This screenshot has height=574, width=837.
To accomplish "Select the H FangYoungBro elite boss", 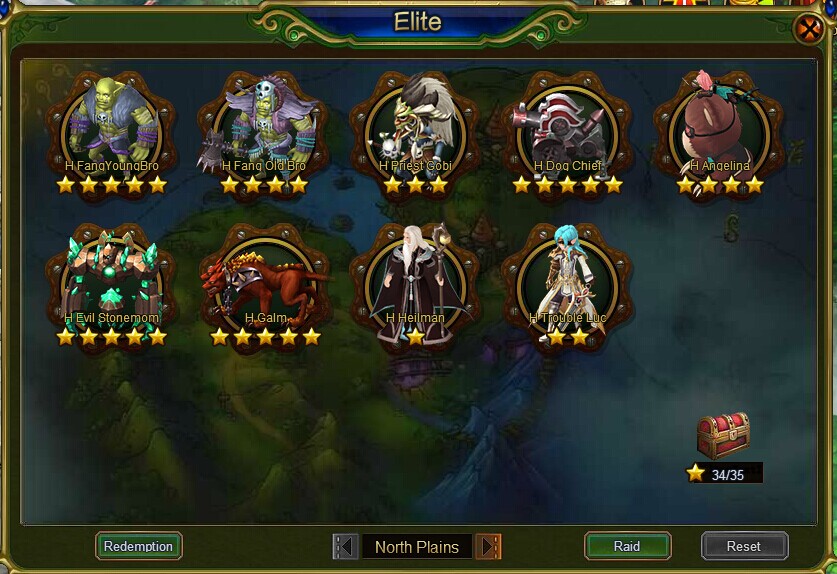I will click(112, 125).
